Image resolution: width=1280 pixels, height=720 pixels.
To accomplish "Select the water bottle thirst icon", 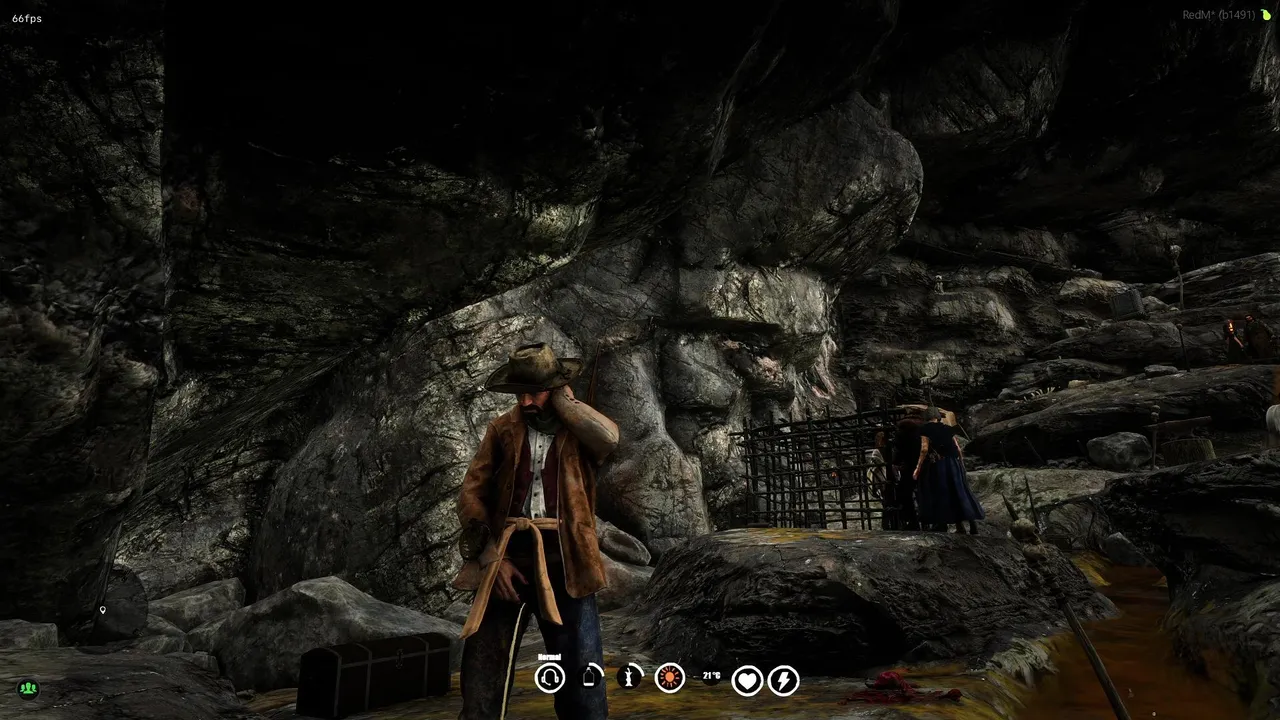I will point(591,678).
